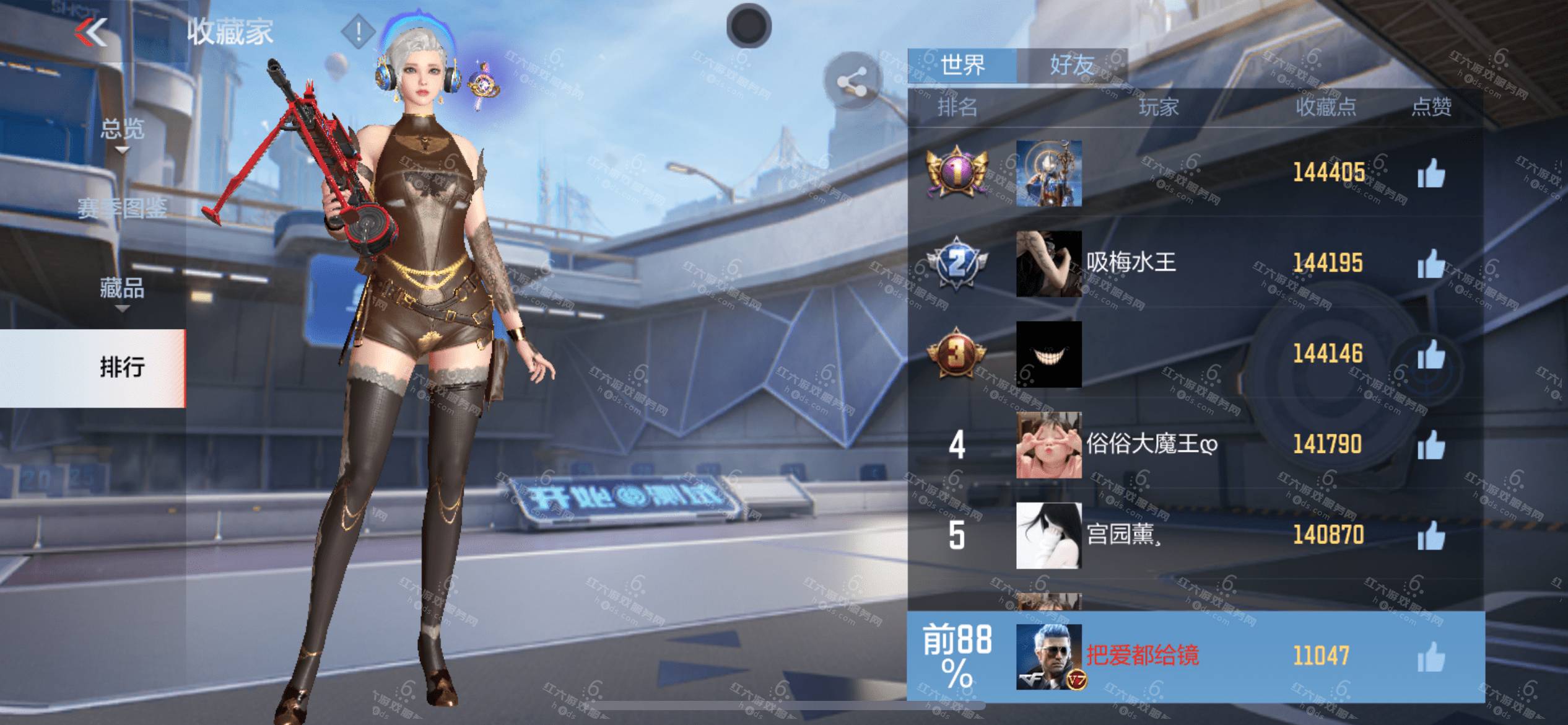Select the 赛季图鉴 season catalog entry
The width and height of the screenshot is (1568, 725).
tap(122, 208)
